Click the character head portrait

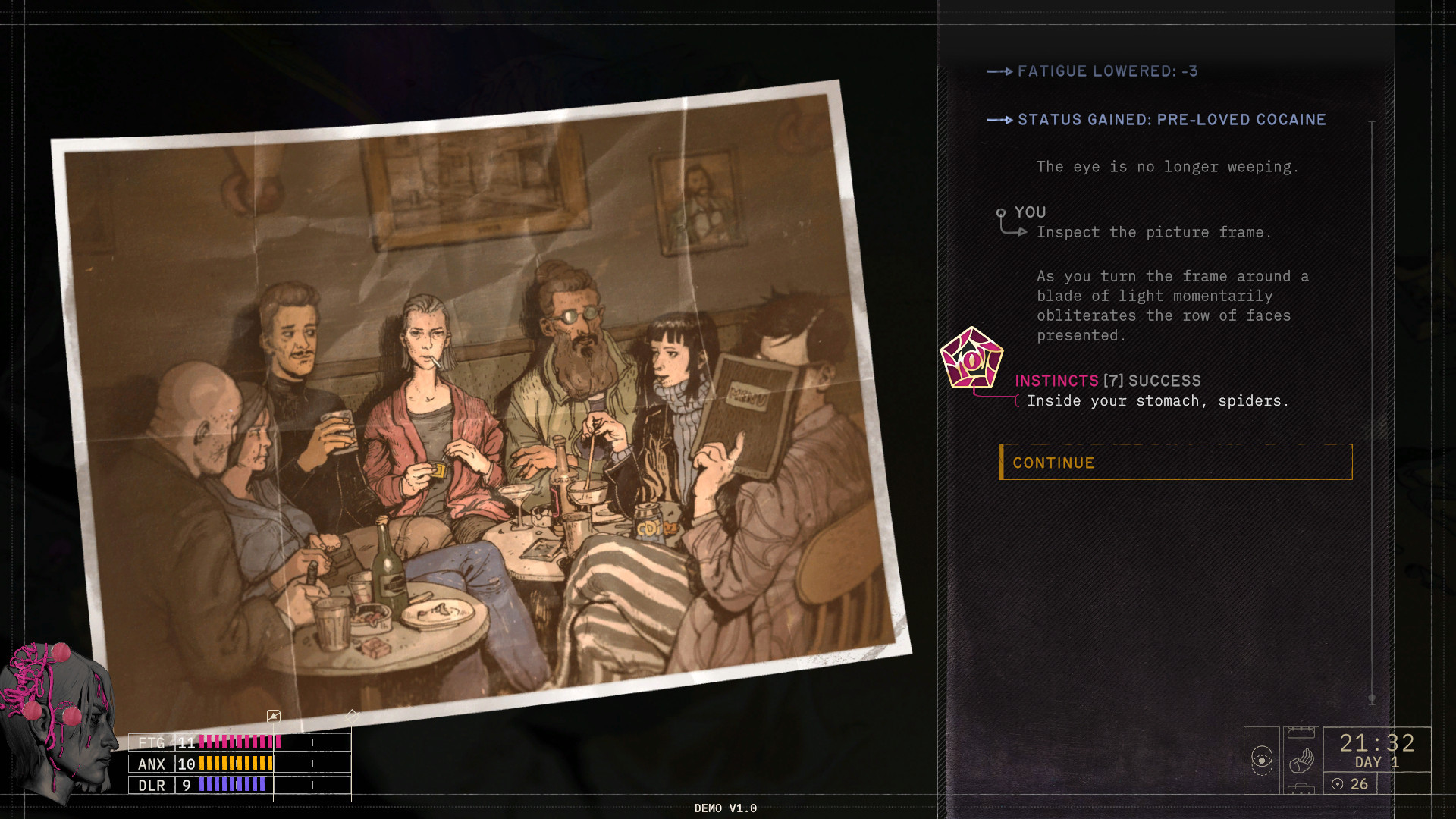pos(59,720)
